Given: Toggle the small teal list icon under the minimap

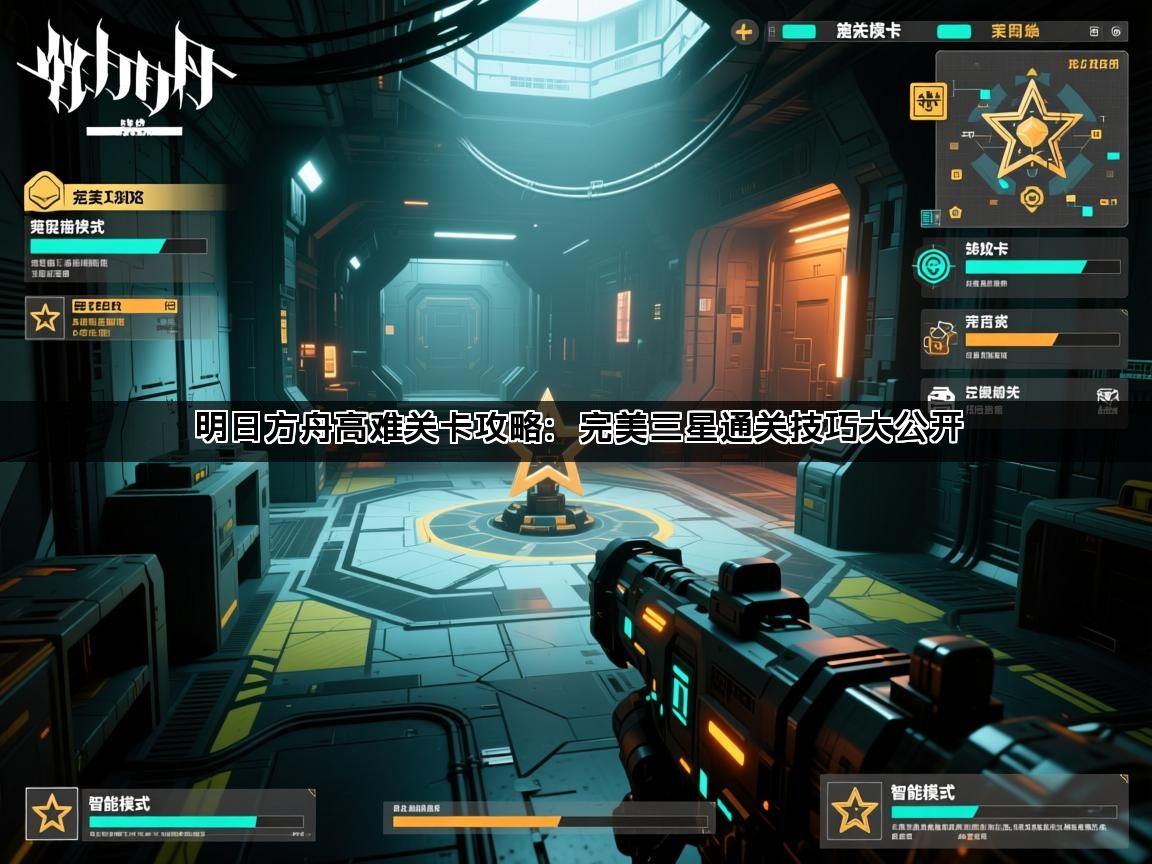Looking at the screenshot, I should point(931,216).
